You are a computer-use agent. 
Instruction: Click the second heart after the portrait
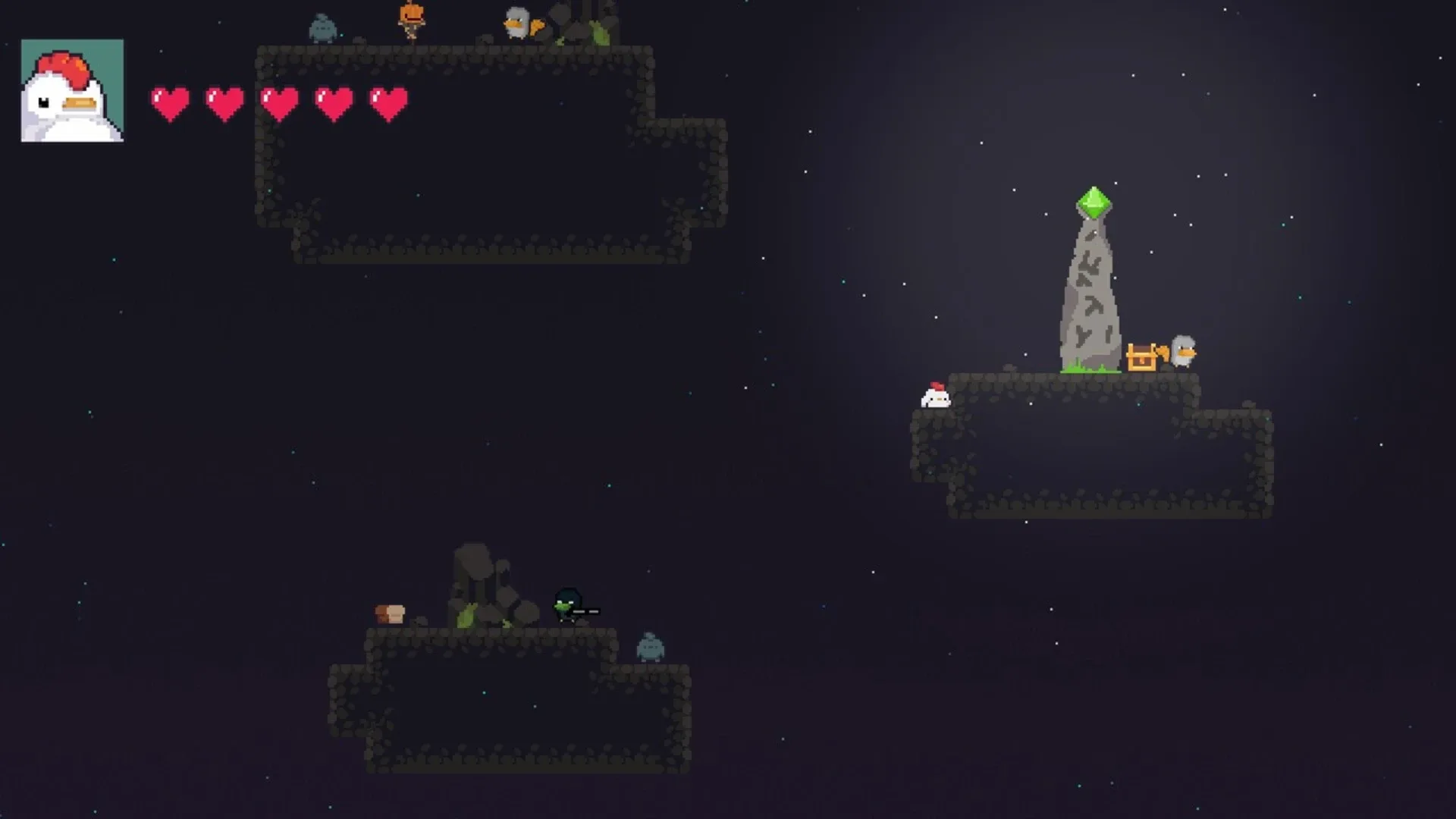(224, 102)
